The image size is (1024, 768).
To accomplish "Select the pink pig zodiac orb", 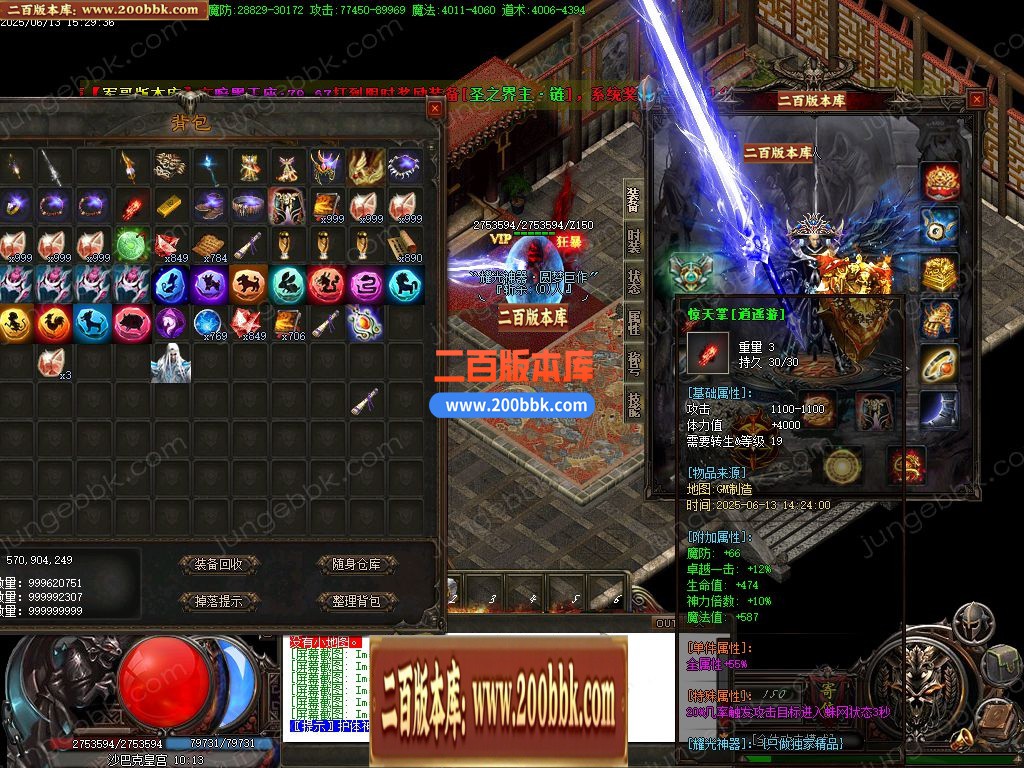I will tap(130, 324).
